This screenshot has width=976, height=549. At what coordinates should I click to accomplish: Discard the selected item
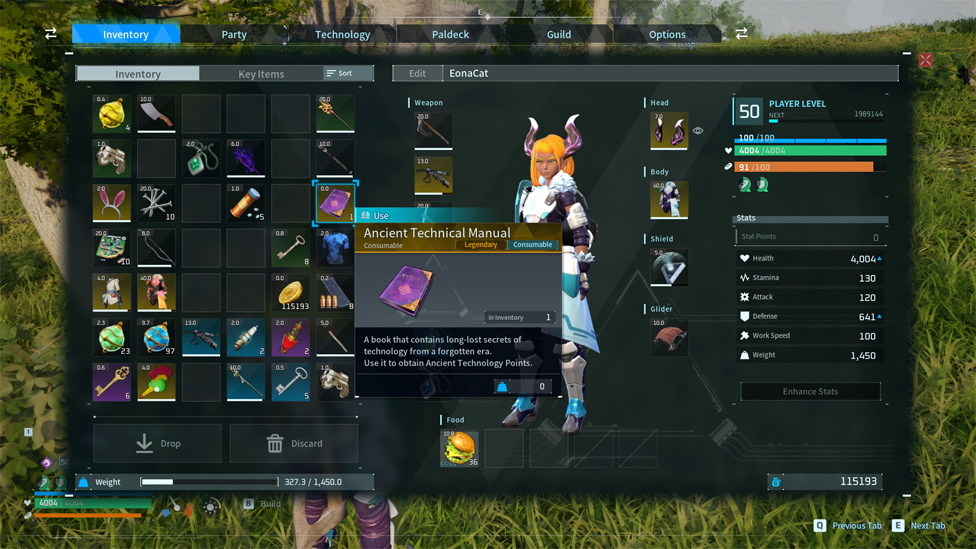click(294, 443)
